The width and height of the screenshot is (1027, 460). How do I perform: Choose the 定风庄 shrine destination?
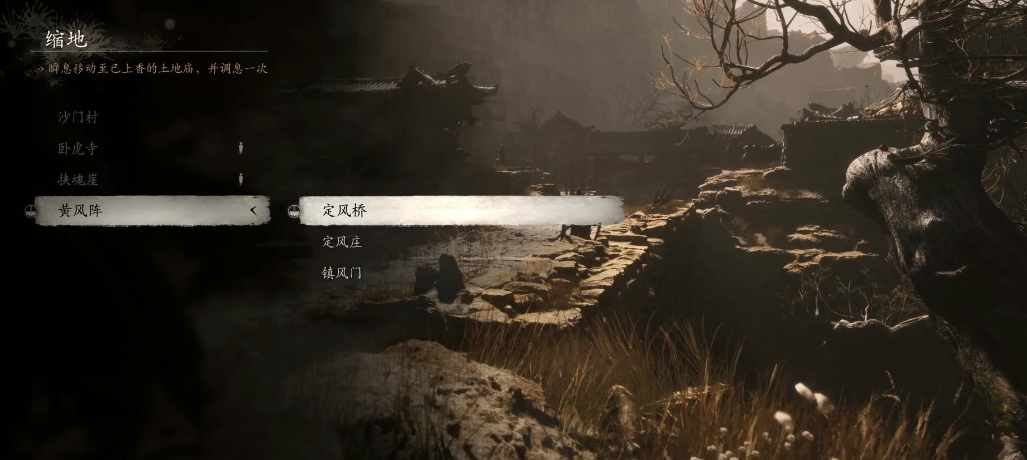342,241
